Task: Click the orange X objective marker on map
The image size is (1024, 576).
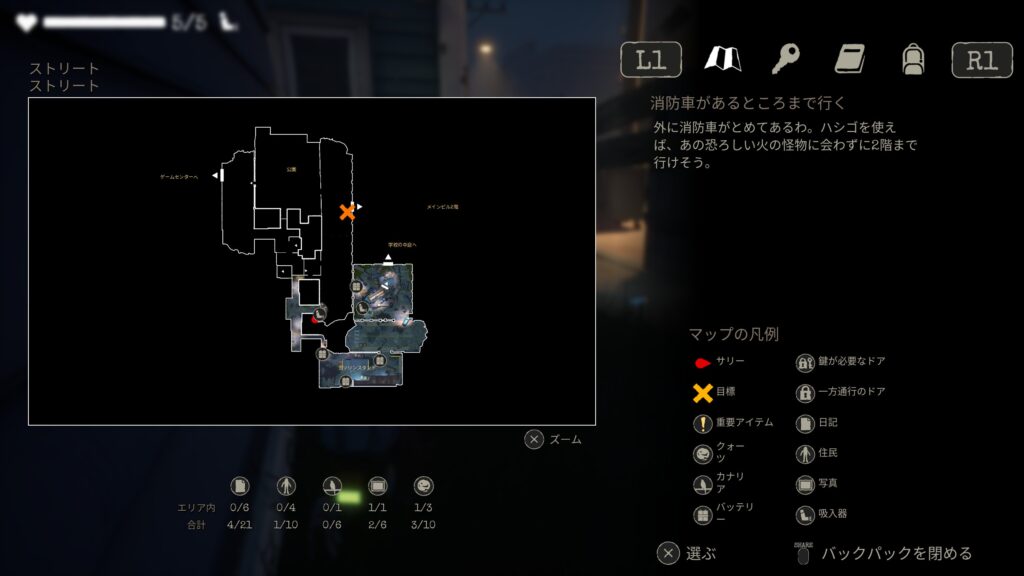Action: (x=347, y=212)
